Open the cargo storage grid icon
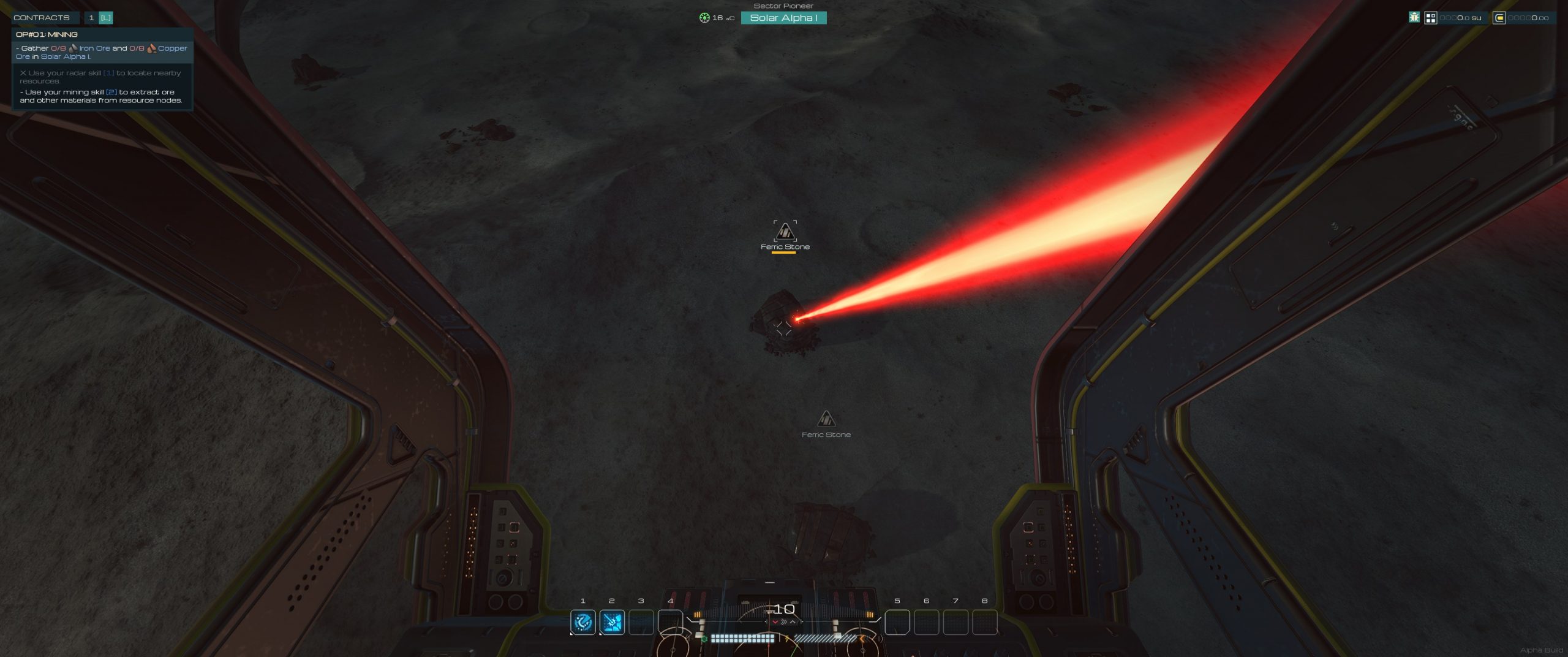The image size is (1568, 657). click(x=1430, y=18)
